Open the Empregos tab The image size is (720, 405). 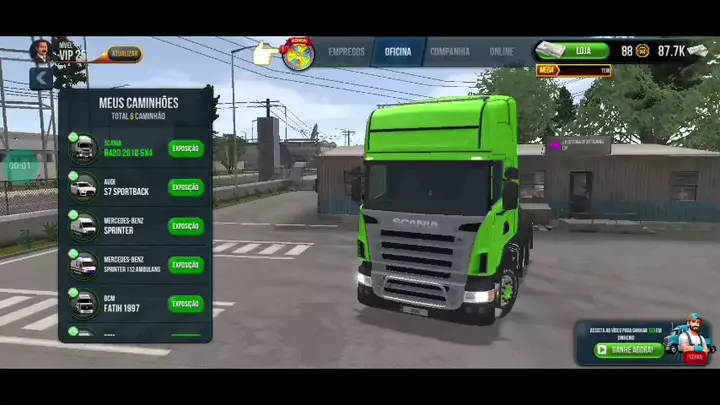(344, 51)
